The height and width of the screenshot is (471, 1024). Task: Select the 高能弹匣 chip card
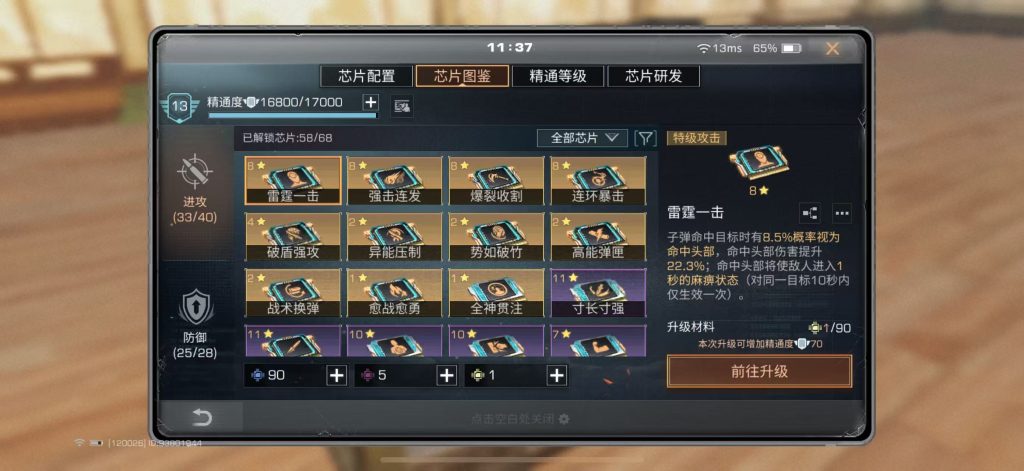(x=598, y=237)
